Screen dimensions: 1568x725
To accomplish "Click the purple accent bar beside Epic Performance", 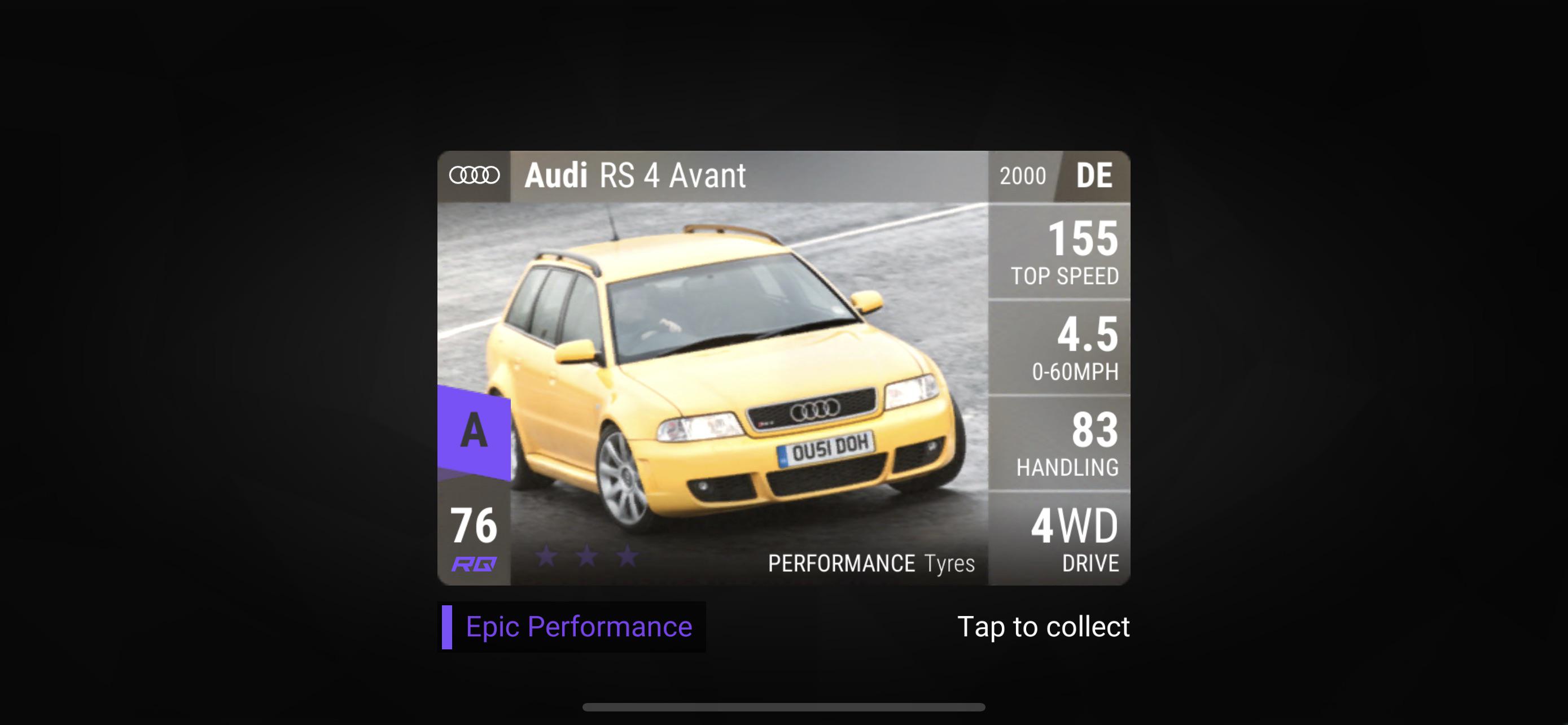I will (449, 627).
